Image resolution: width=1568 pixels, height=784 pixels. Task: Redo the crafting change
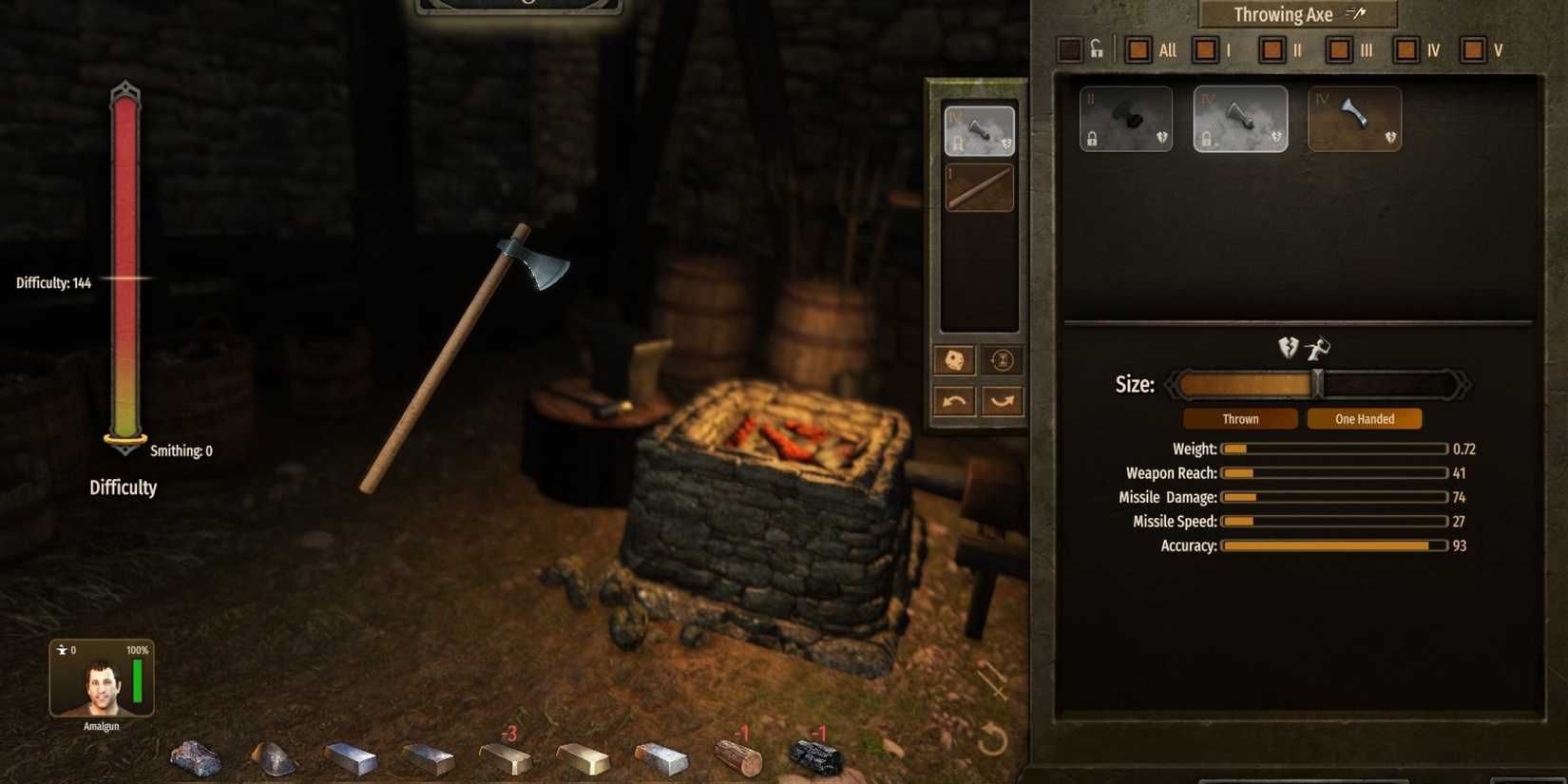coord(1000,402)
